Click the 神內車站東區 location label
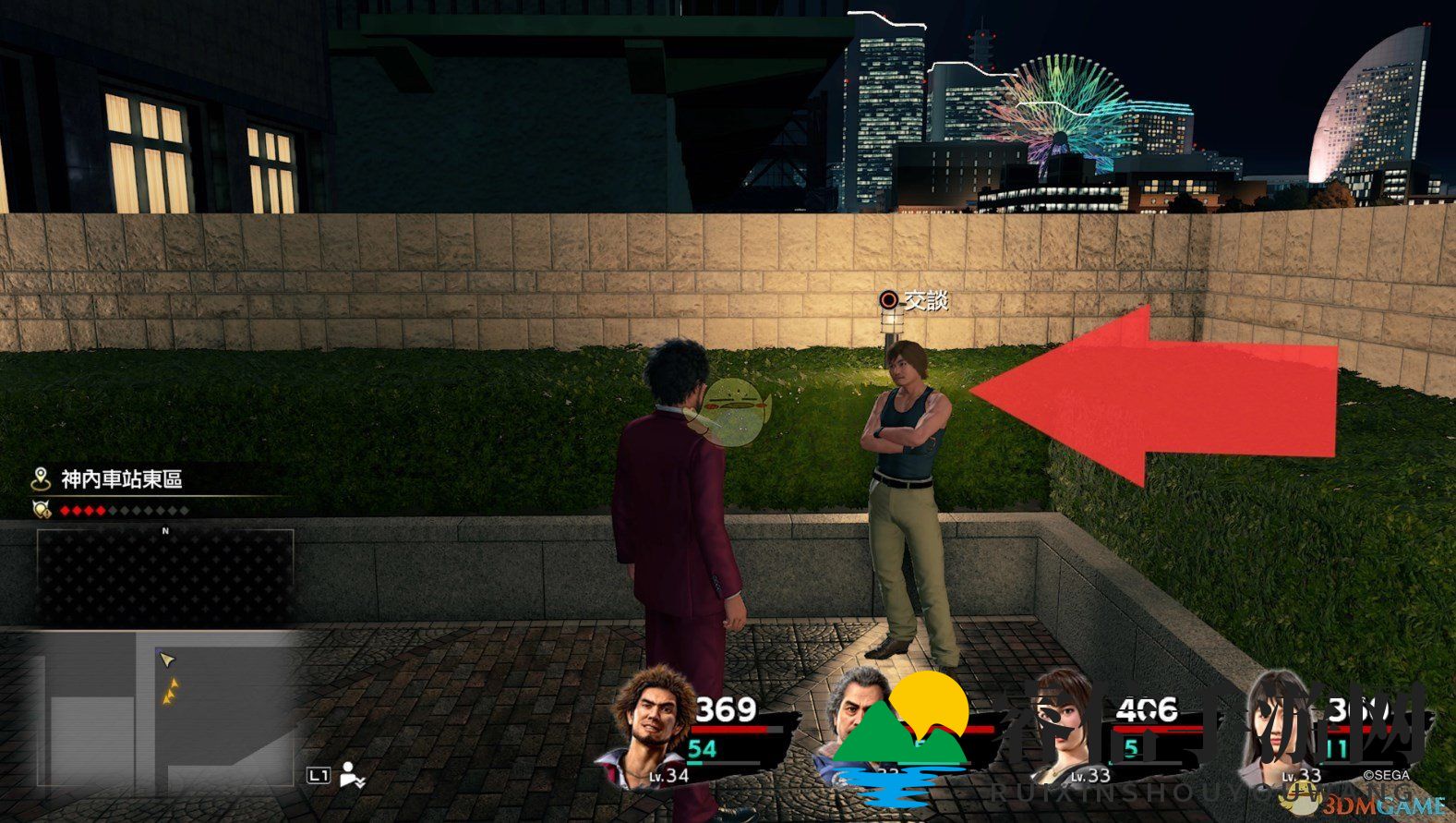This screenshot has height=823, width=1456. tap(121, 479)
